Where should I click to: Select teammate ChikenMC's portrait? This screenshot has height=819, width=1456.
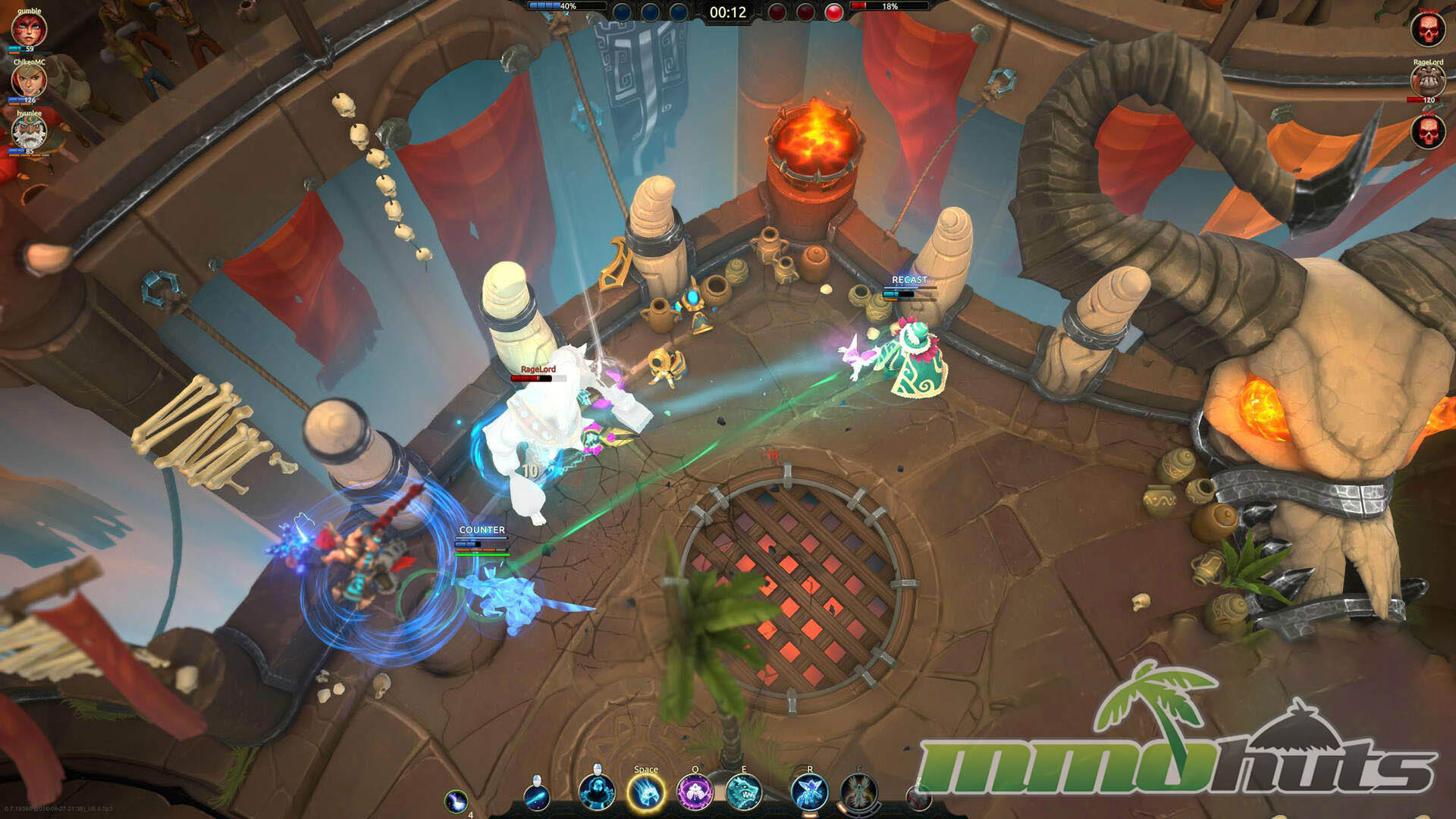coord(30,81)
